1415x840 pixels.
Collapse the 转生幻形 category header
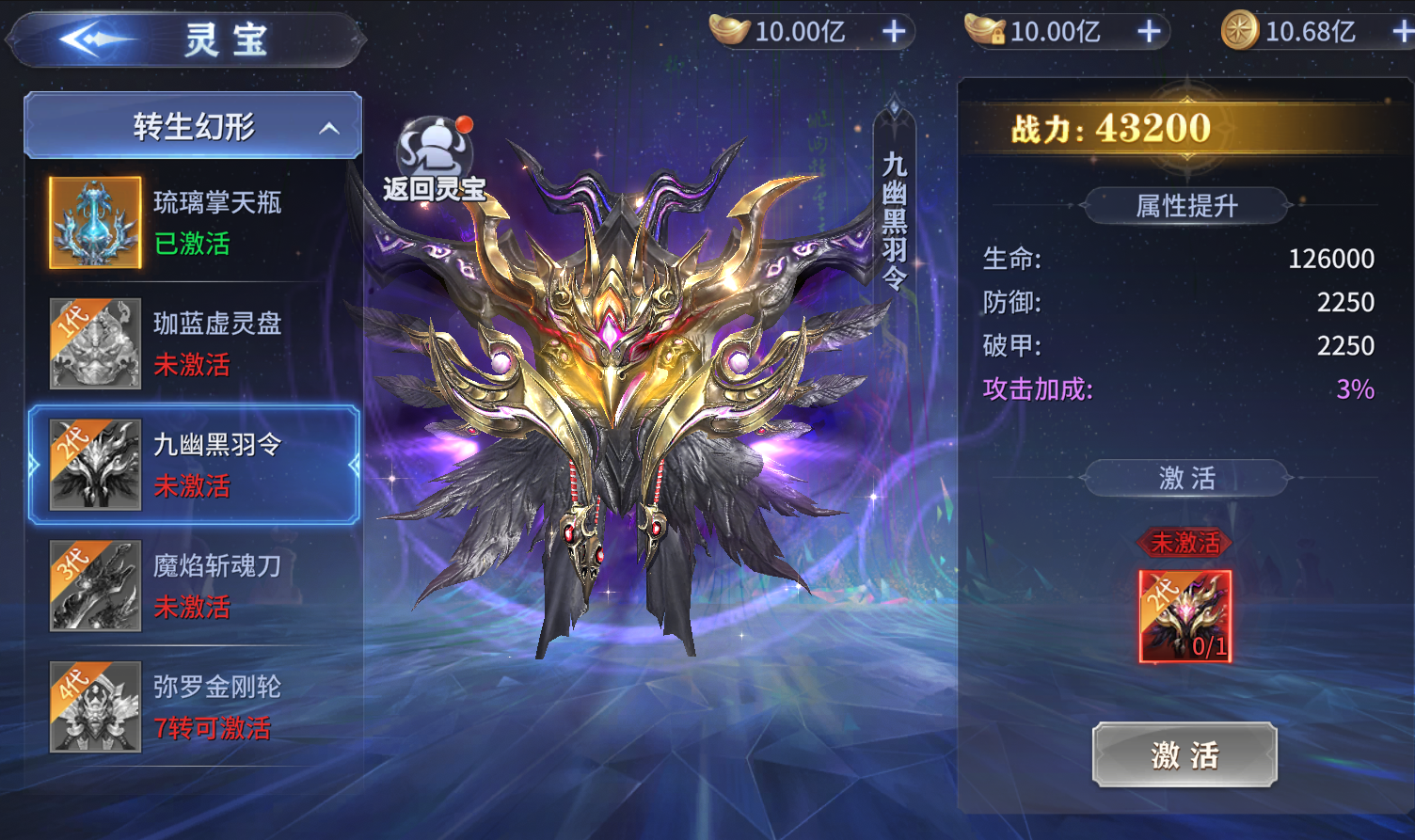pyautogui.click(x=193, y=126)
